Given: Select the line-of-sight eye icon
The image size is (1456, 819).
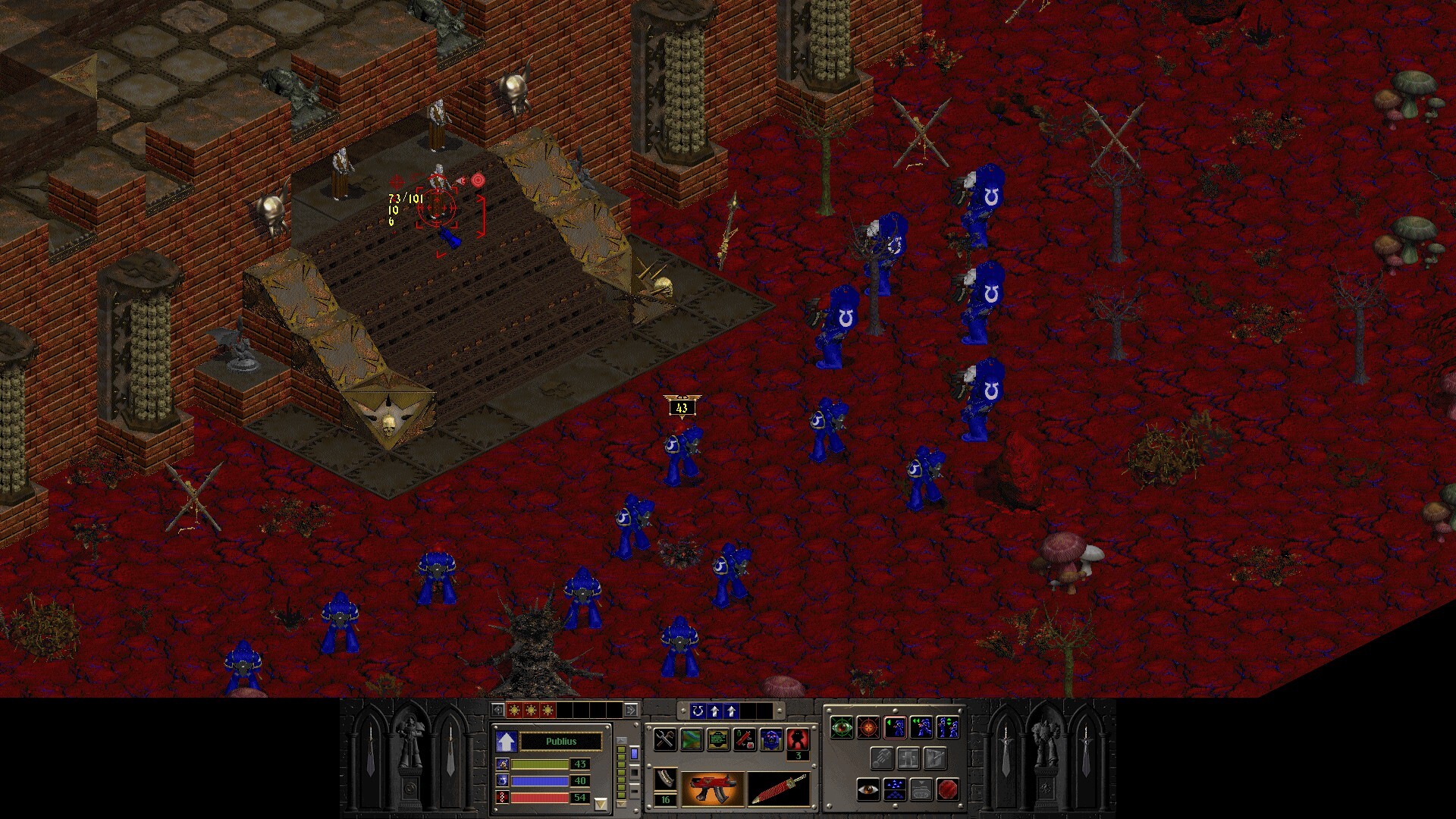Looking at the screenshot, I should point(868,790).
